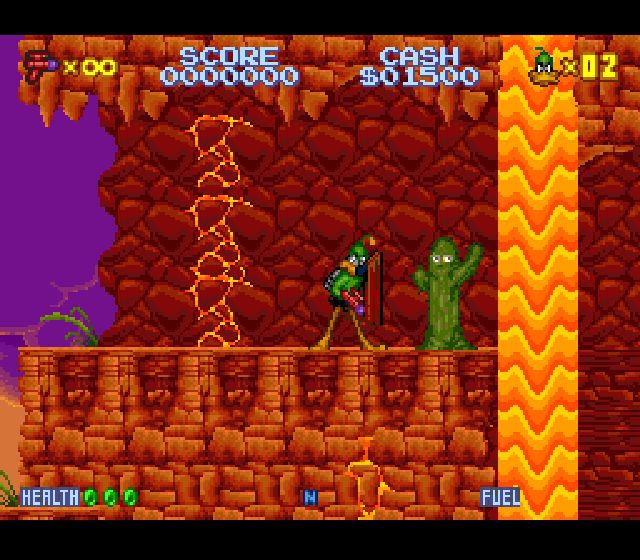The height and width of the screenshot is (560, 640).
Task: Click the ray gun weapon icon
Action: point(39,66)
